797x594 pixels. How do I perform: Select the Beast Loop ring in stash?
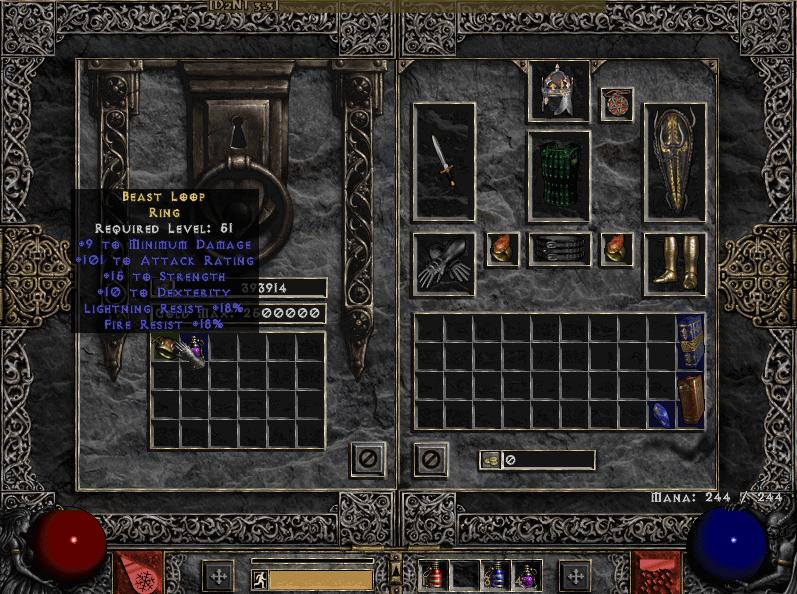click(x=165, y=348)
